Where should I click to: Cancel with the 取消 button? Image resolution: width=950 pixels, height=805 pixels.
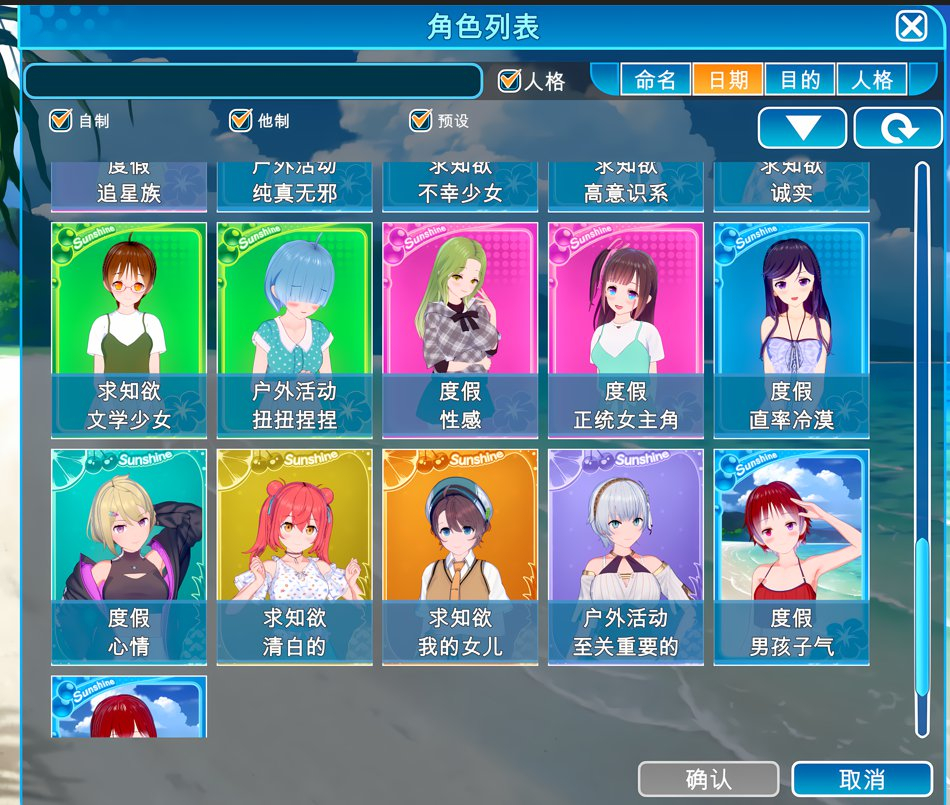pyautogui.click(x=861, y=779)
